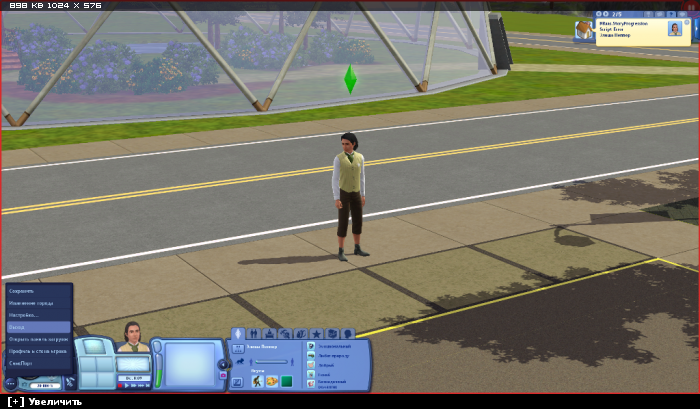Viewport: 700px width, 409px height.
Task: Open Настройки from the options menu
Action: (23, 315)
